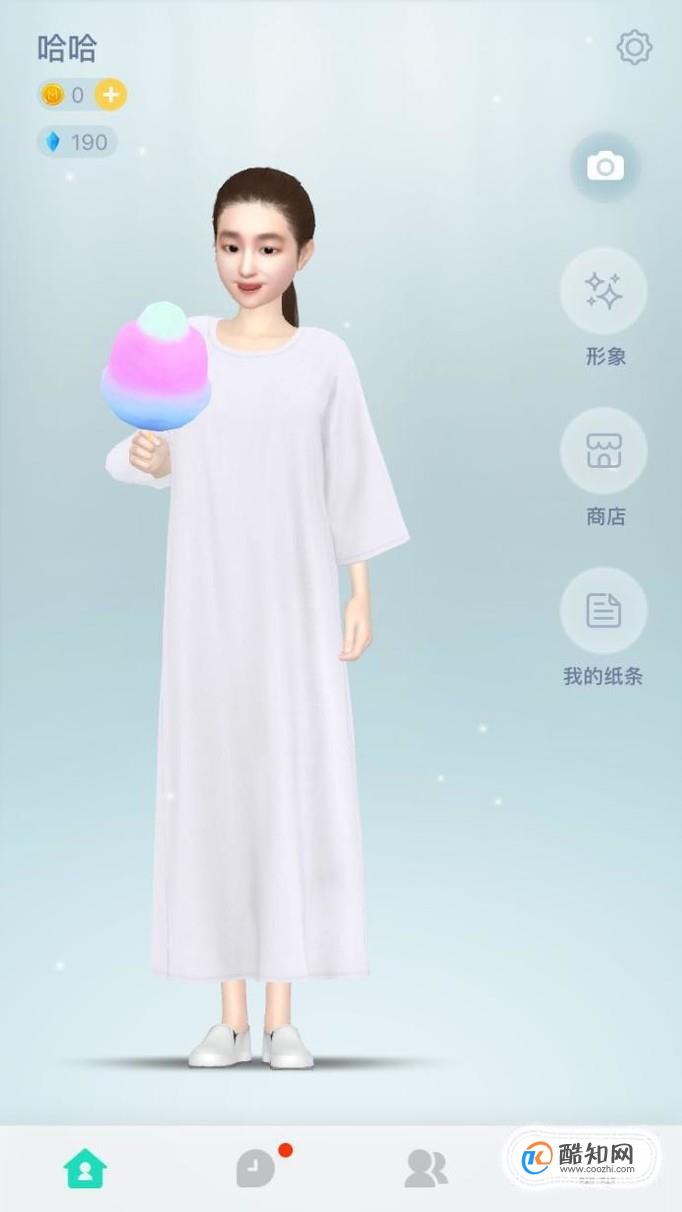Screen dimensions: 682x1212
Task: Open the 形象 avatar customization
Action: click(x=604, y=291)
